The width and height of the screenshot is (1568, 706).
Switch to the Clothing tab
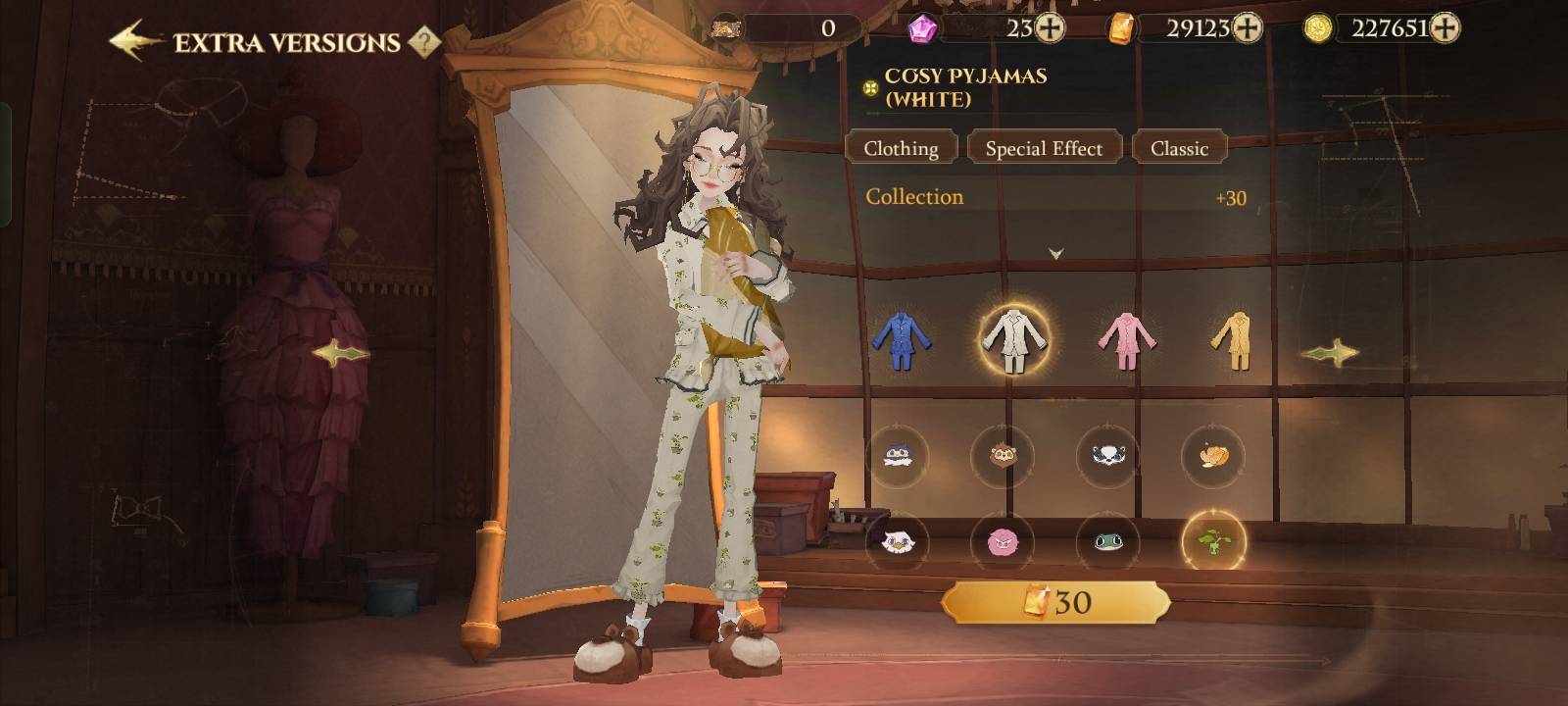click(x=901, y=148)
